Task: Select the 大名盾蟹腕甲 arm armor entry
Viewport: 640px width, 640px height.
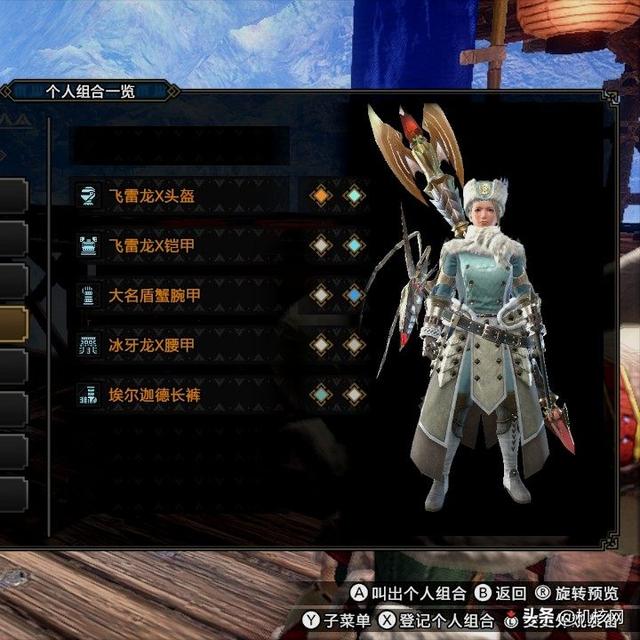Action: [152, 295]
